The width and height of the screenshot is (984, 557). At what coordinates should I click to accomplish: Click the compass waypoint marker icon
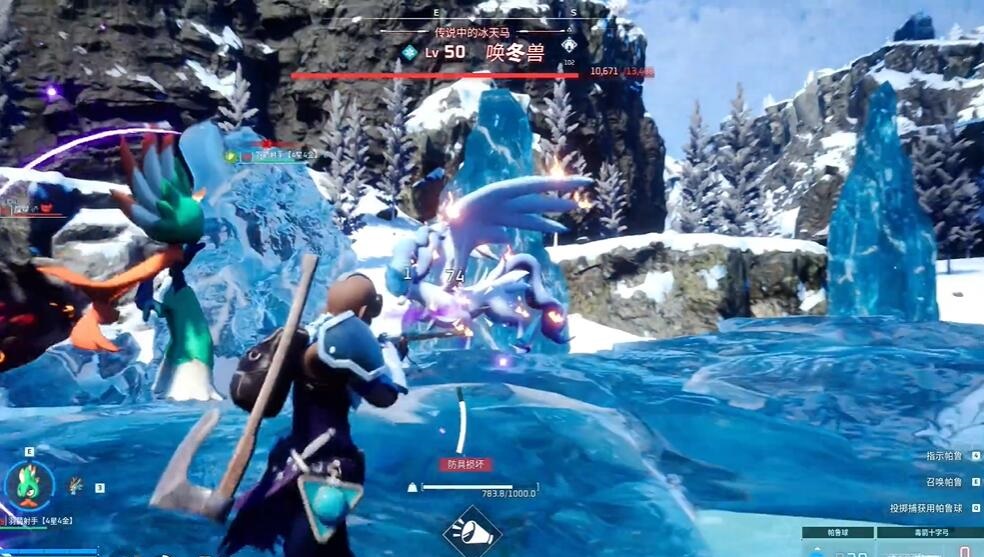569,45
